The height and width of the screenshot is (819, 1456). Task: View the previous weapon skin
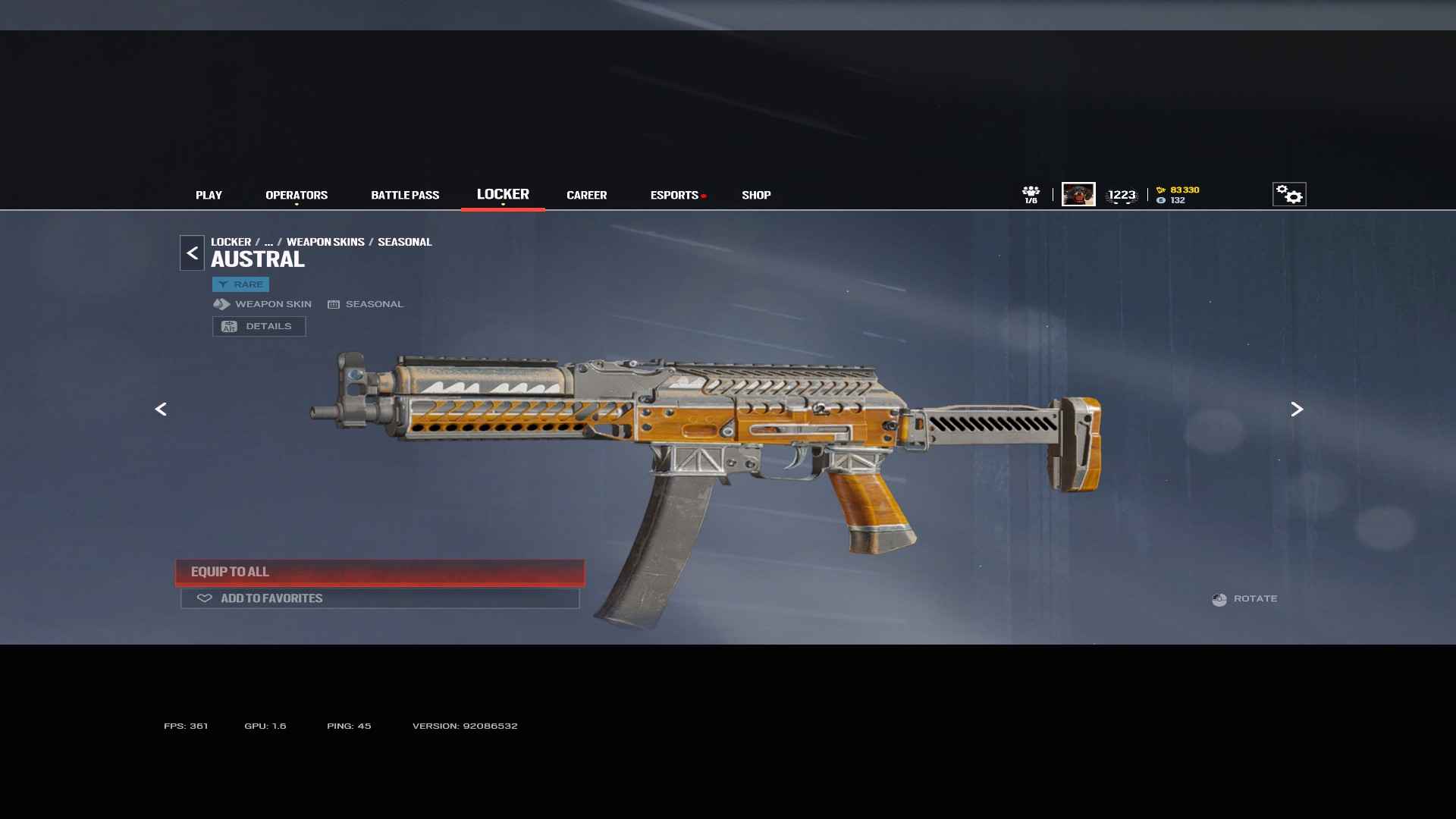tap(161, 409)
